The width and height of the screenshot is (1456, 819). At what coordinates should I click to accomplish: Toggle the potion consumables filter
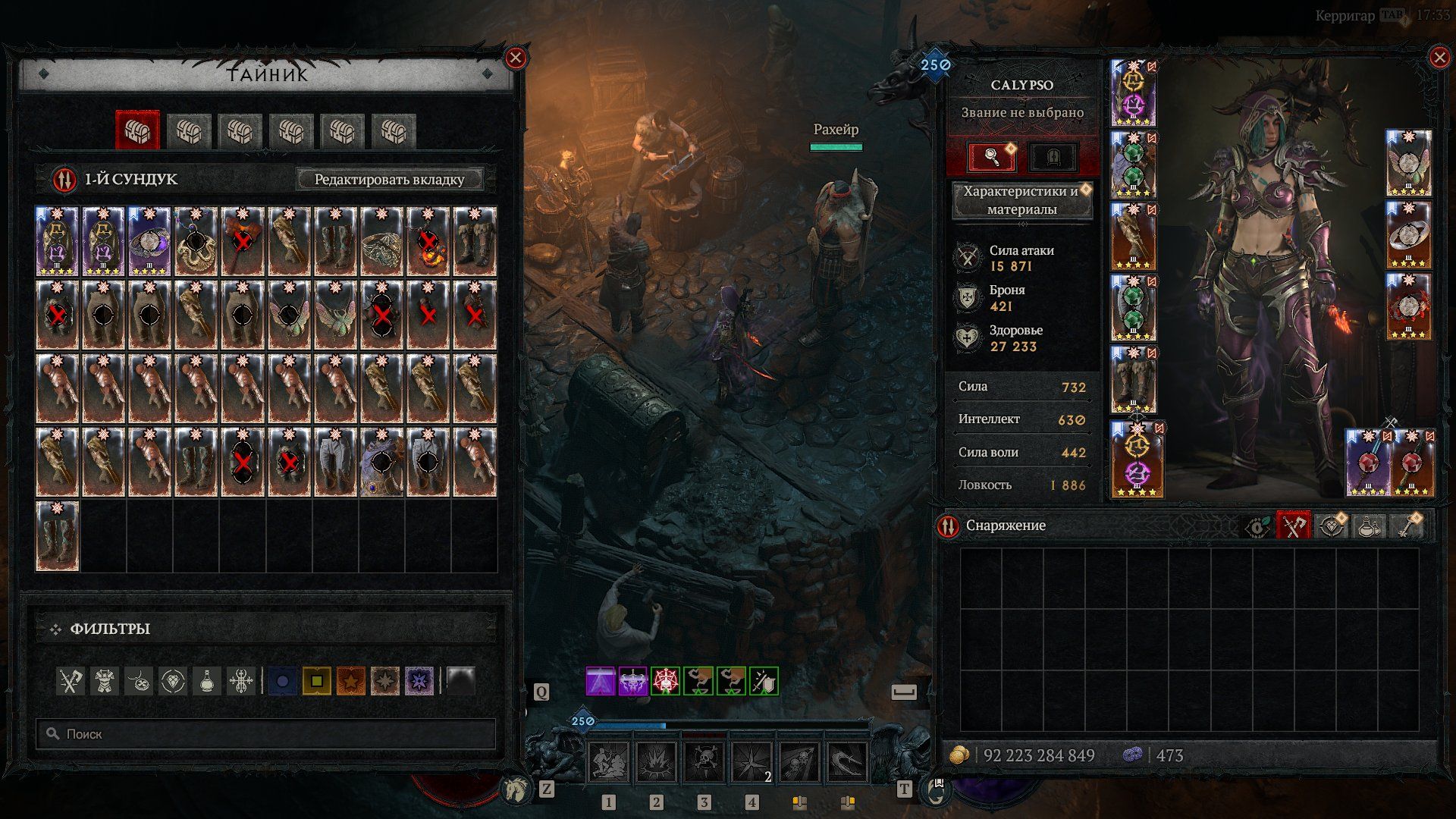(x=207, y=681)
